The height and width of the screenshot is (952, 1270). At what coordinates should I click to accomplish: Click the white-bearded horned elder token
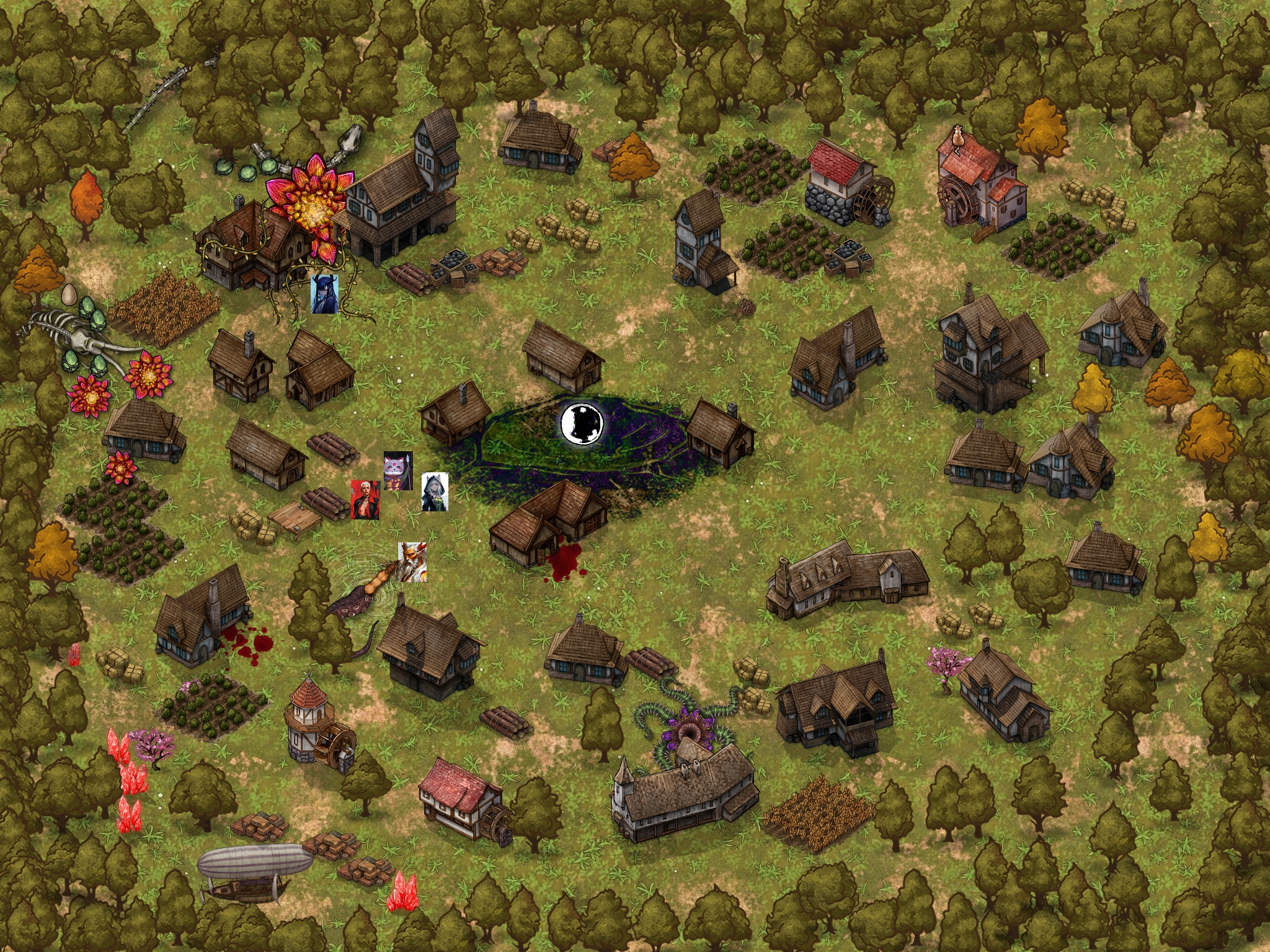pos(412,562)
